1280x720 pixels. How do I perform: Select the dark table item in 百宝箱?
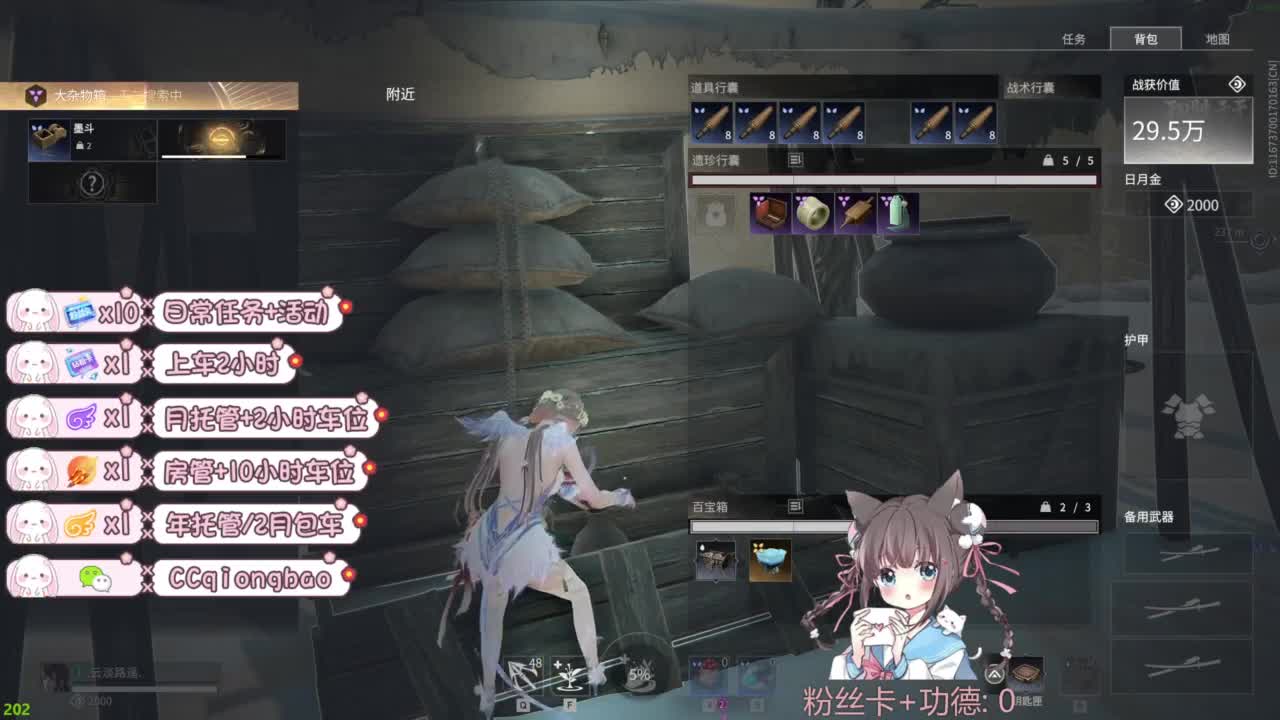[715, 558]
